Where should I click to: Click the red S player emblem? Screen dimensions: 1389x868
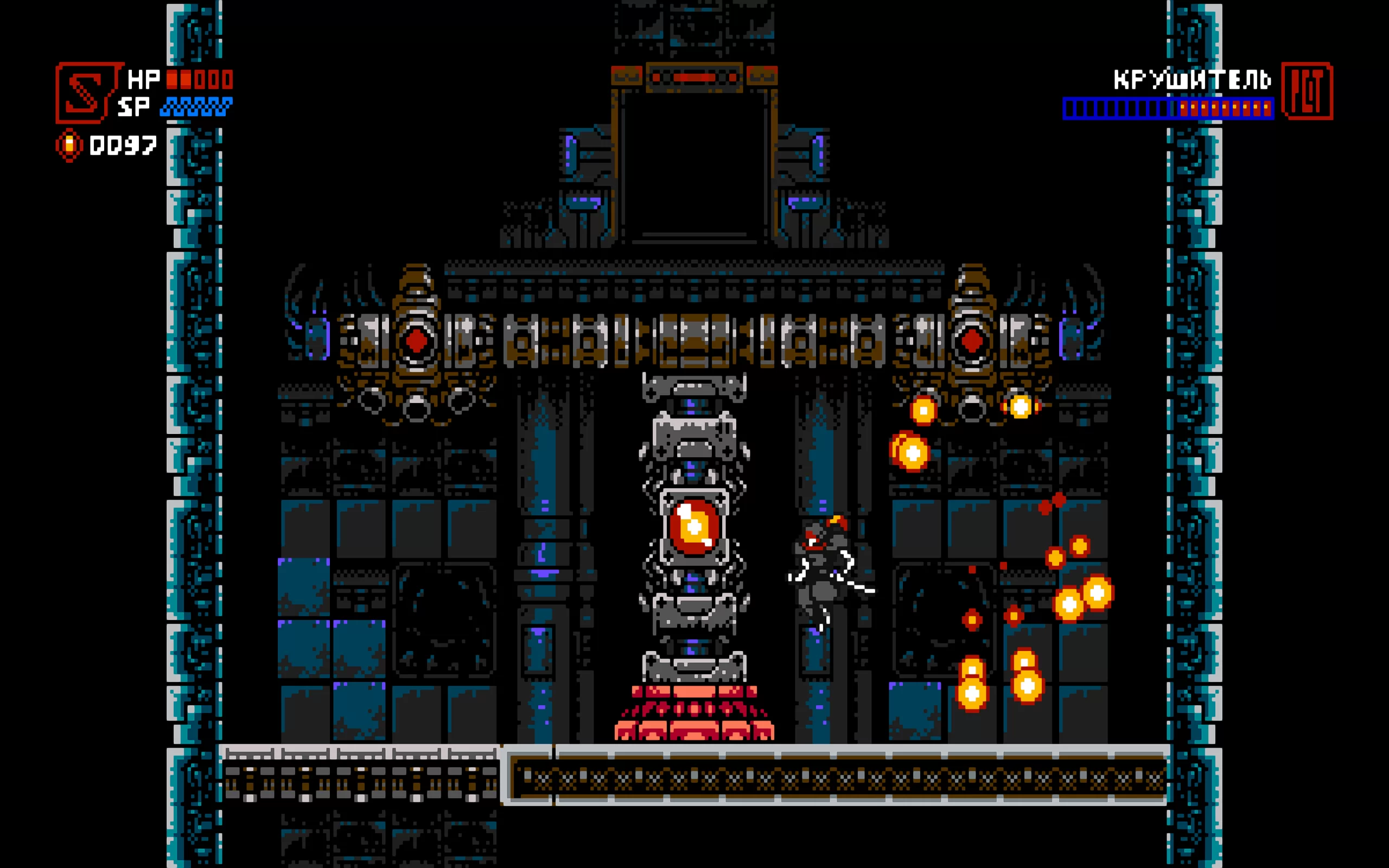(87, 92)
